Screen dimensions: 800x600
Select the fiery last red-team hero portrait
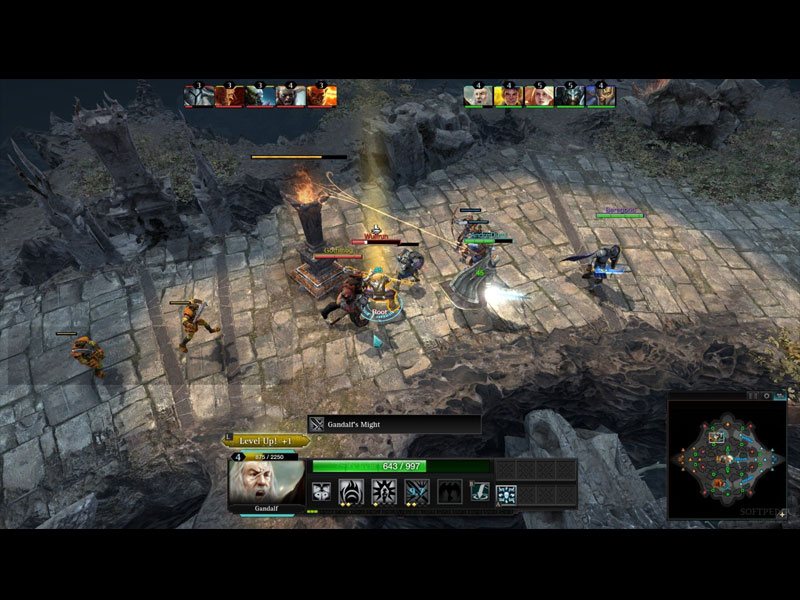[321, 96]
